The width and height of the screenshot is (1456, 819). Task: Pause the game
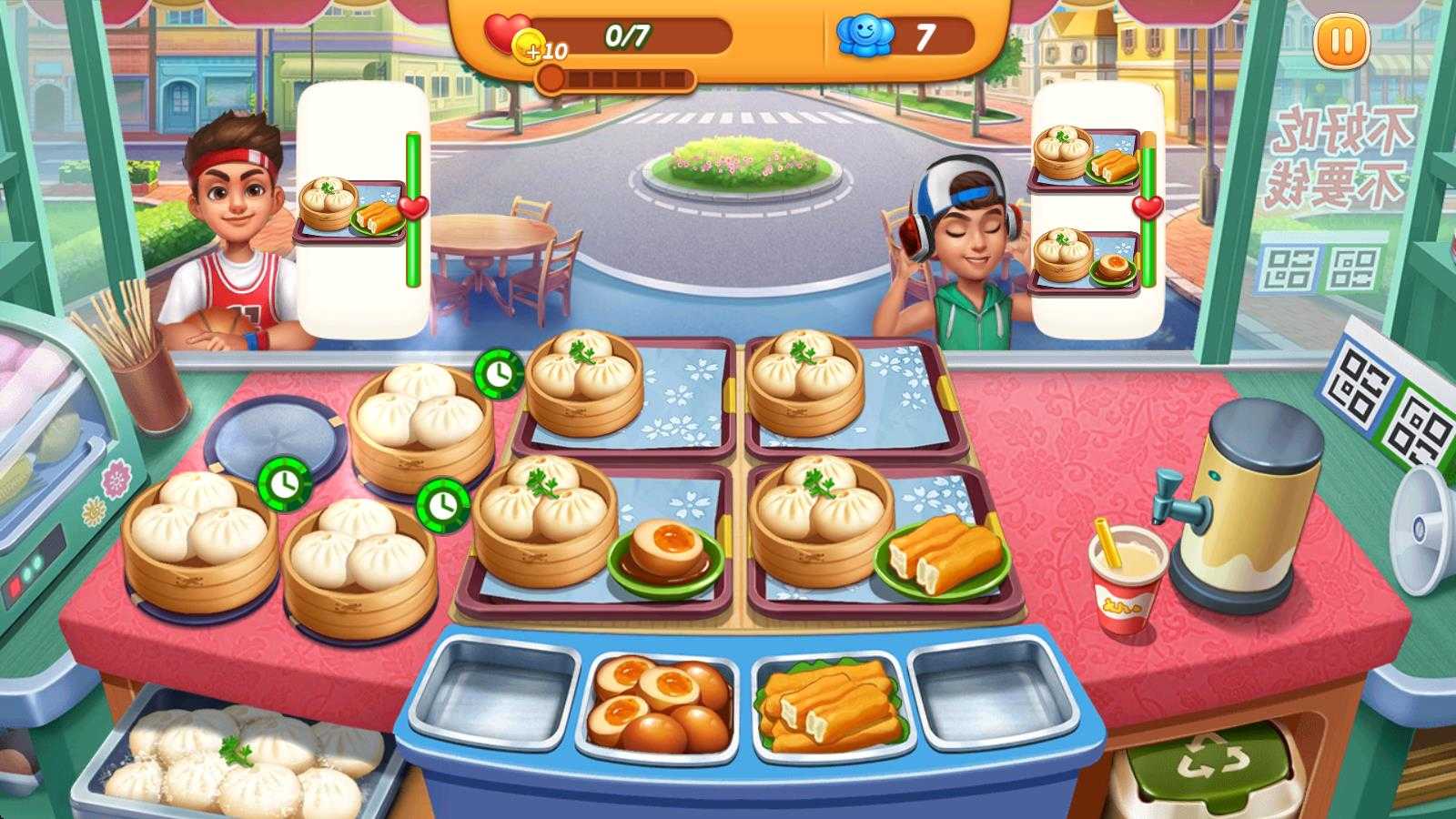coord(1341,42)
